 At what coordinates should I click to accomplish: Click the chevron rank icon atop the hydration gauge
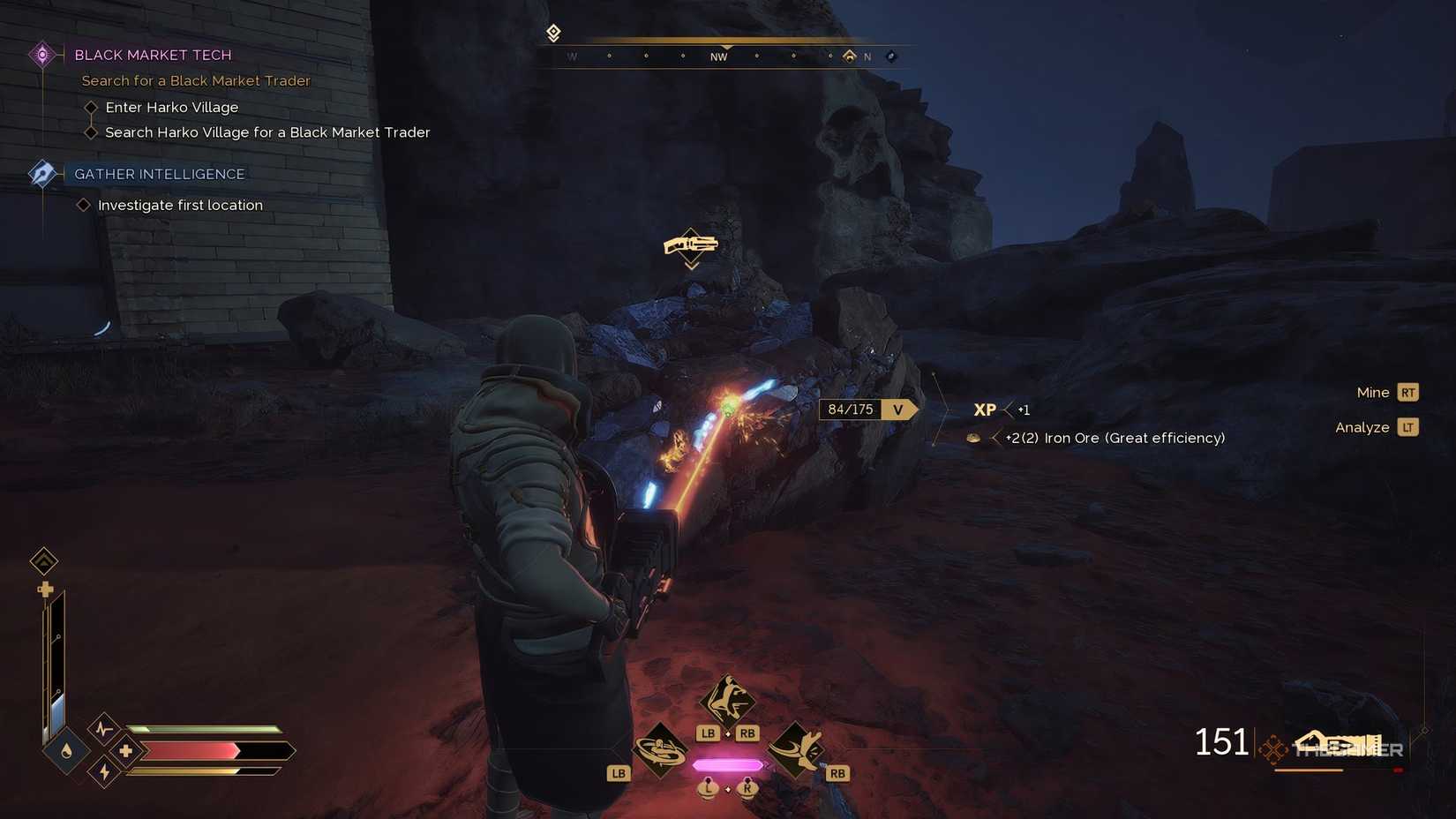tap(44, 561)
